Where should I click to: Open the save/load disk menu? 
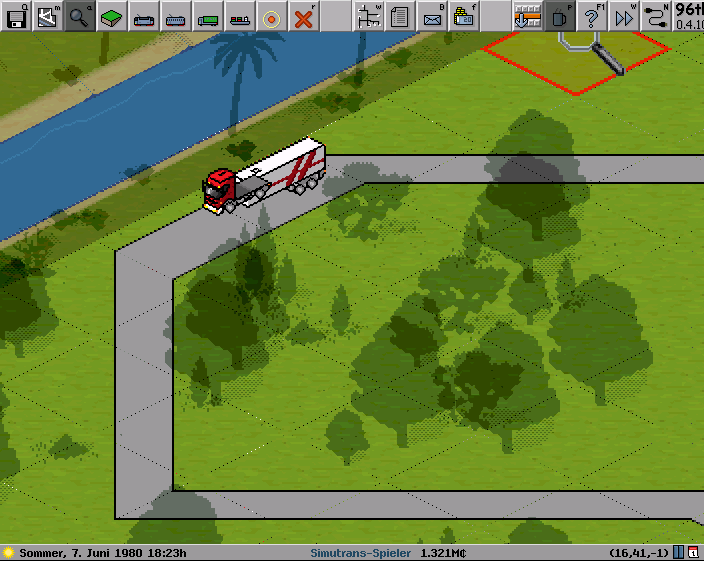[x=16, y=16]
